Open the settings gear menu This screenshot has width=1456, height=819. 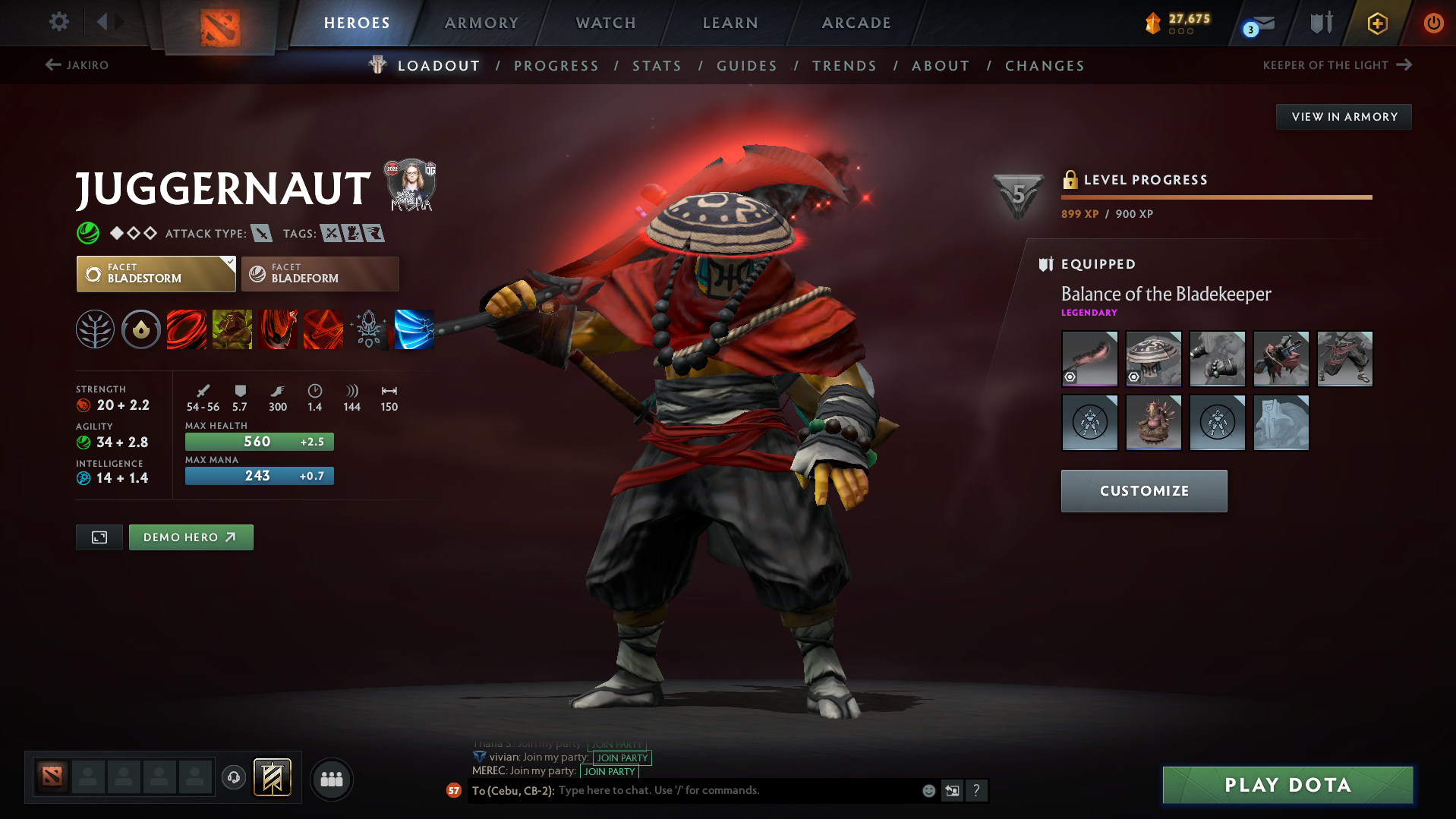pyautogui.click(x=58, y=23)
